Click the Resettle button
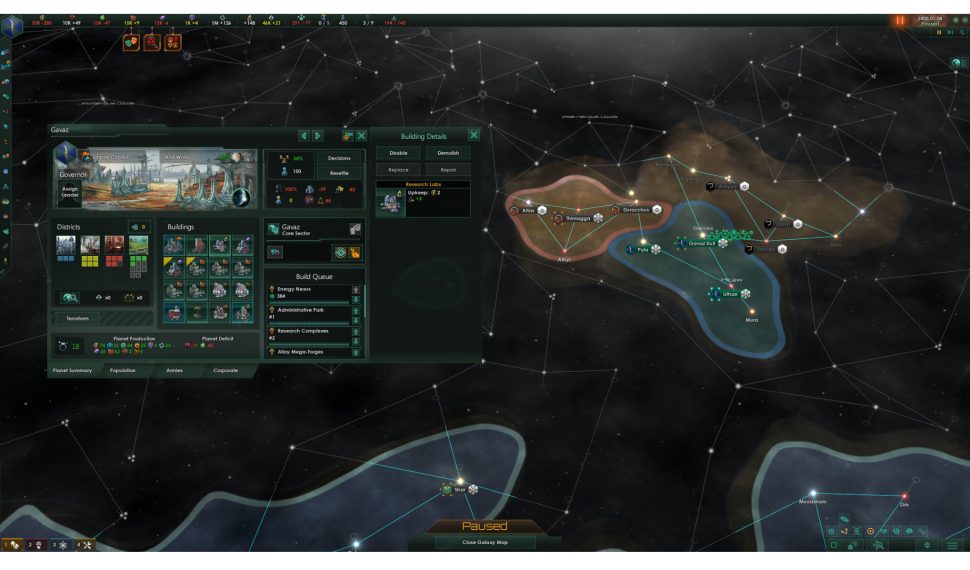970x570 pixels. (339, 172)
